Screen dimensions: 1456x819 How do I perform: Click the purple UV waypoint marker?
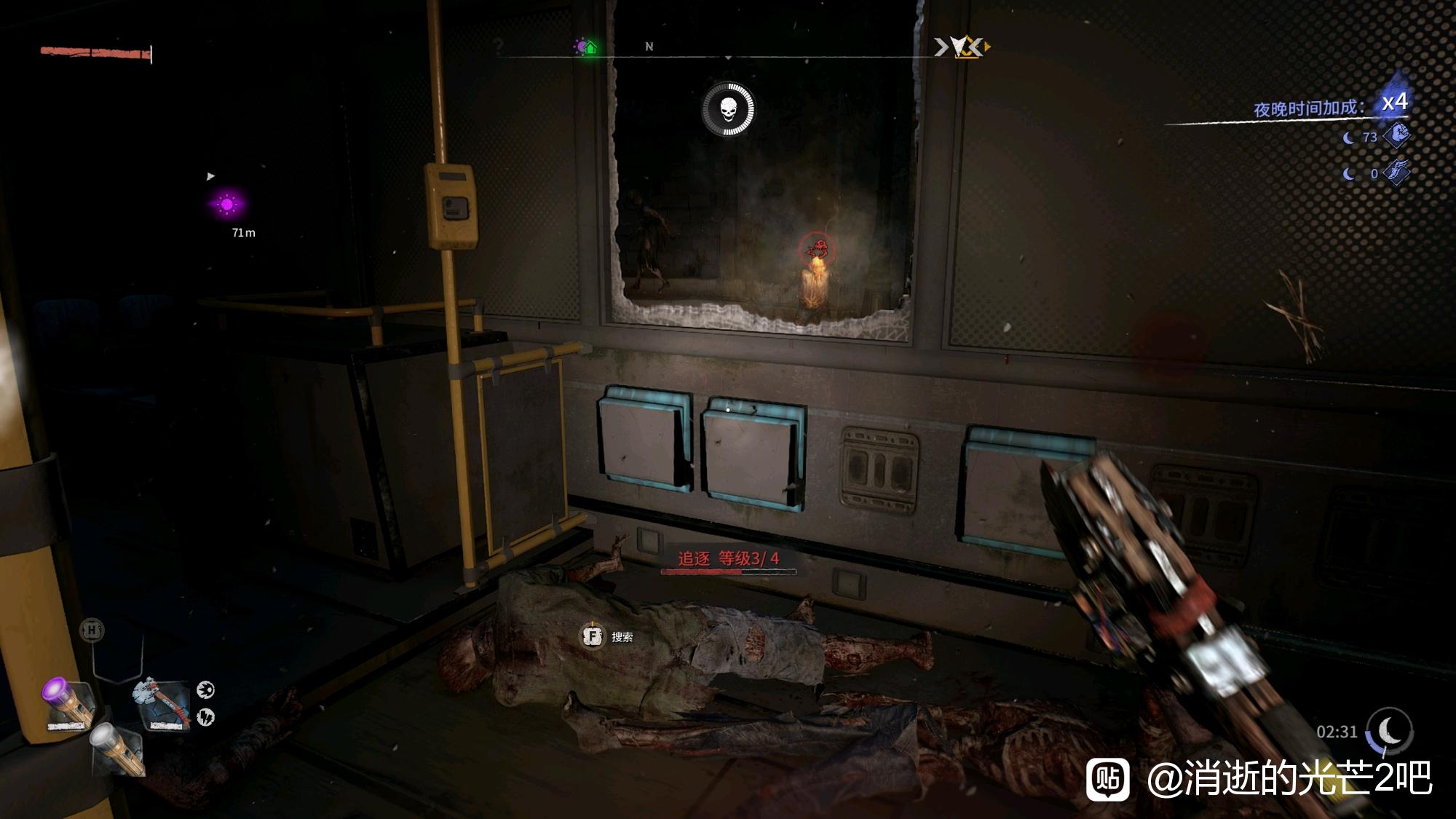tap(227, 205)
